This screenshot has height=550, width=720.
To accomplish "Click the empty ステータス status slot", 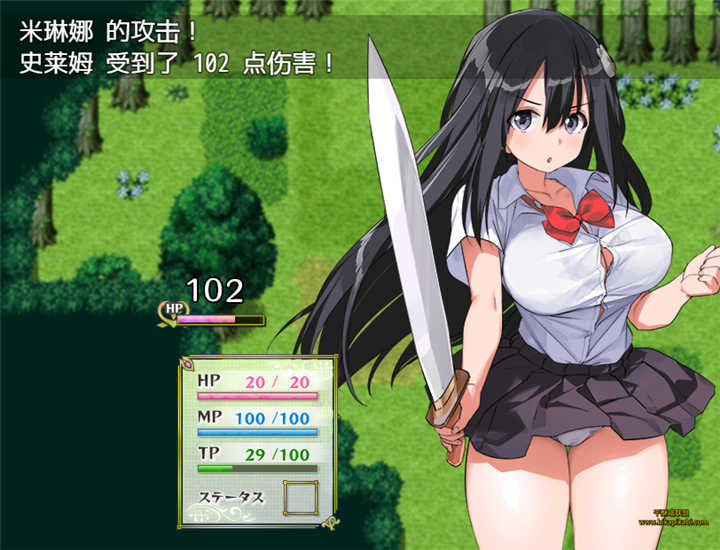I will tap(299, 497).
